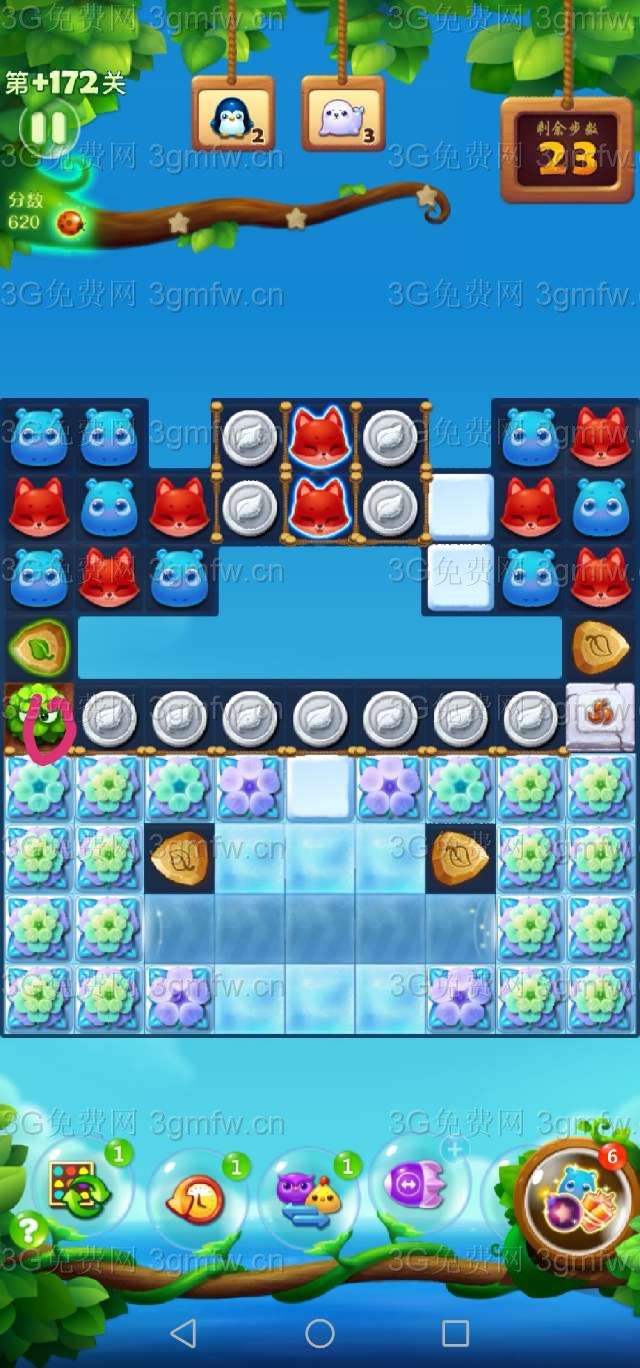Choose the purple rocket booster
This screenshot has height=1368, width=640.
click(419, 1185)
